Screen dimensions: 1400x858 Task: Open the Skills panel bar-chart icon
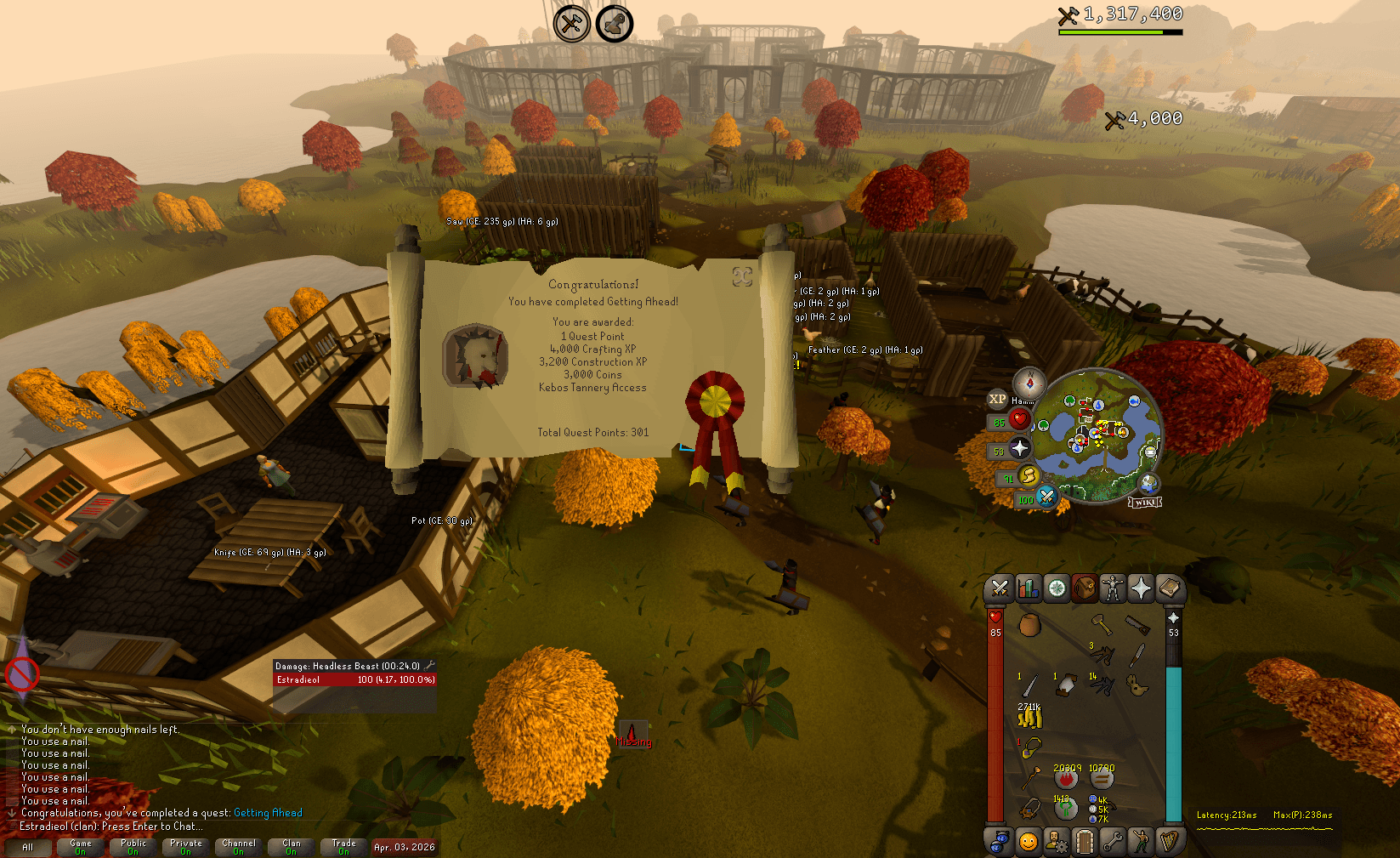(1028, 588)
